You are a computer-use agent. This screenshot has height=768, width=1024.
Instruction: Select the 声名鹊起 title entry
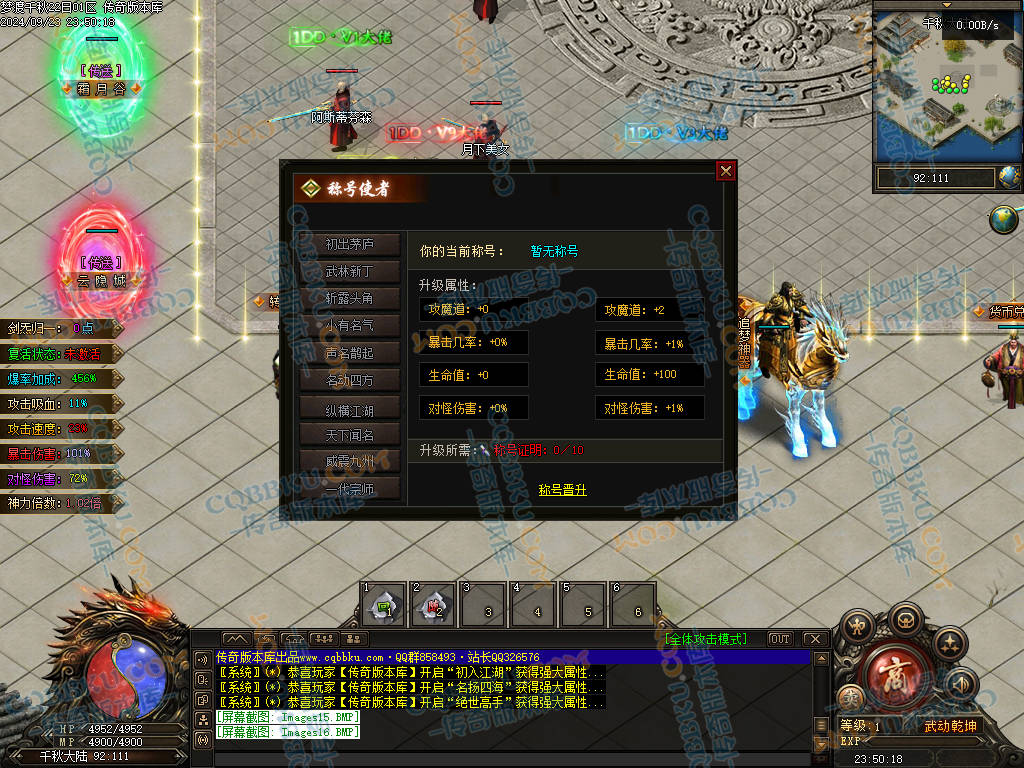pyautogui.click(x=349, y=353)
